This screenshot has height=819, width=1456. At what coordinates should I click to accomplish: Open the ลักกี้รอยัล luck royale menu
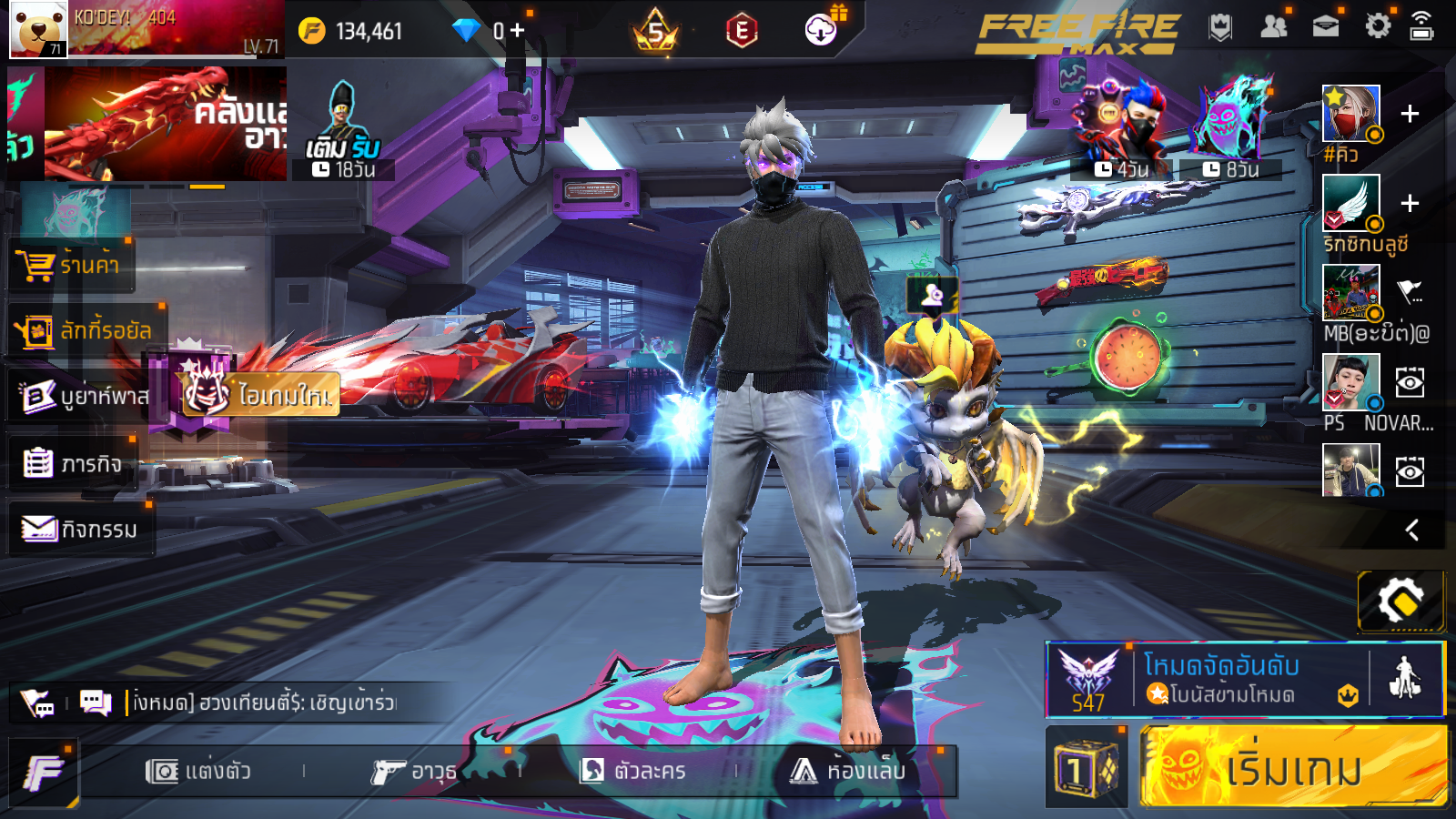86,330
